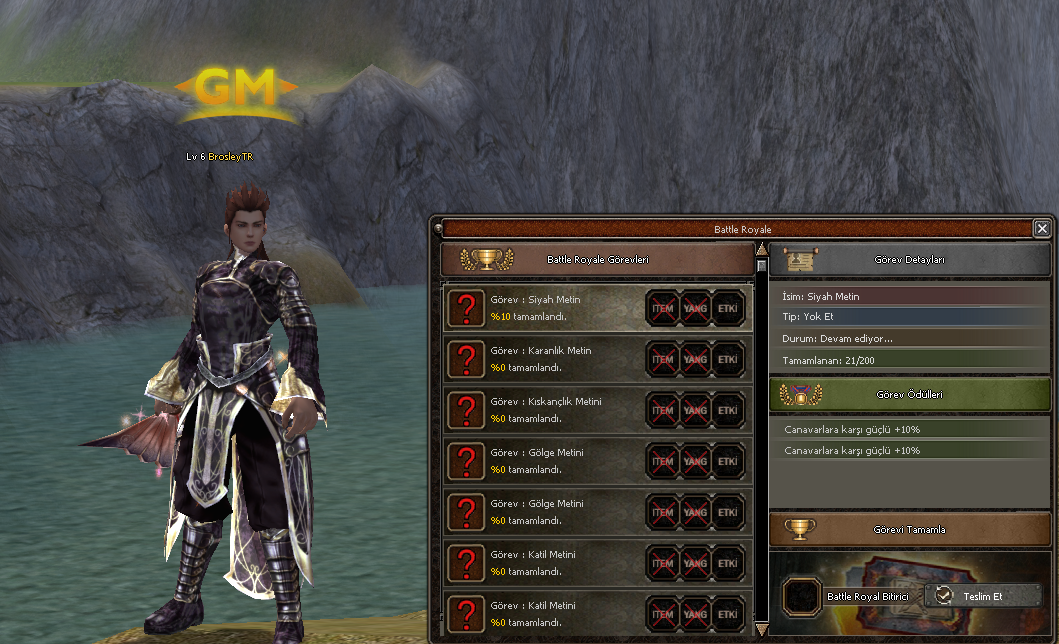Click the ITEM button for Kıskançlık Metini
Image resolution: width=1059 pixels, height=644 pixels.
[x=663, y=411]
